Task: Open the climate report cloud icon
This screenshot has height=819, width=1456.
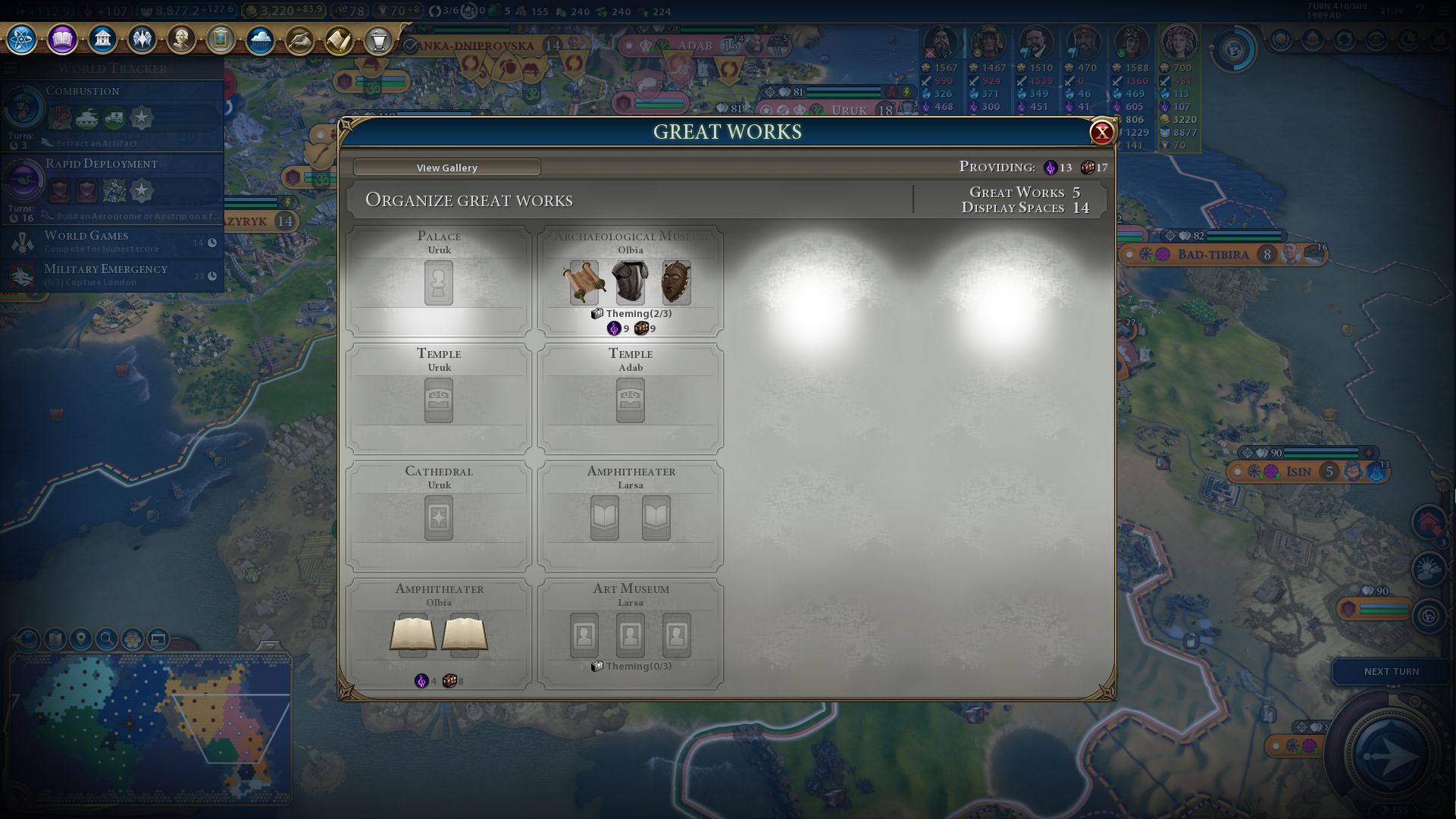Action: click(260, 39)
